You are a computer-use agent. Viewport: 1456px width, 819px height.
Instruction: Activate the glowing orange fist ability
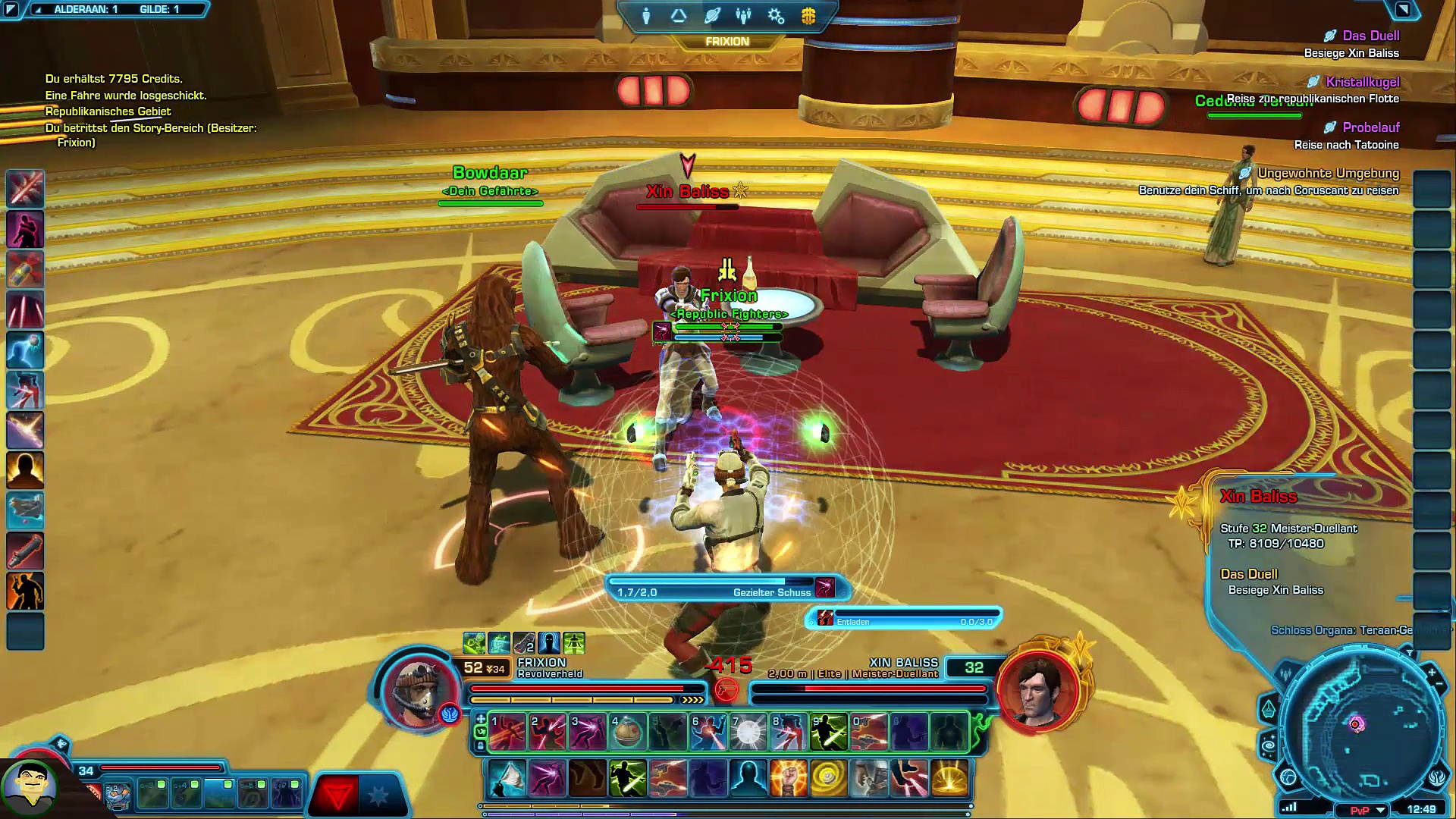[788, 779]
